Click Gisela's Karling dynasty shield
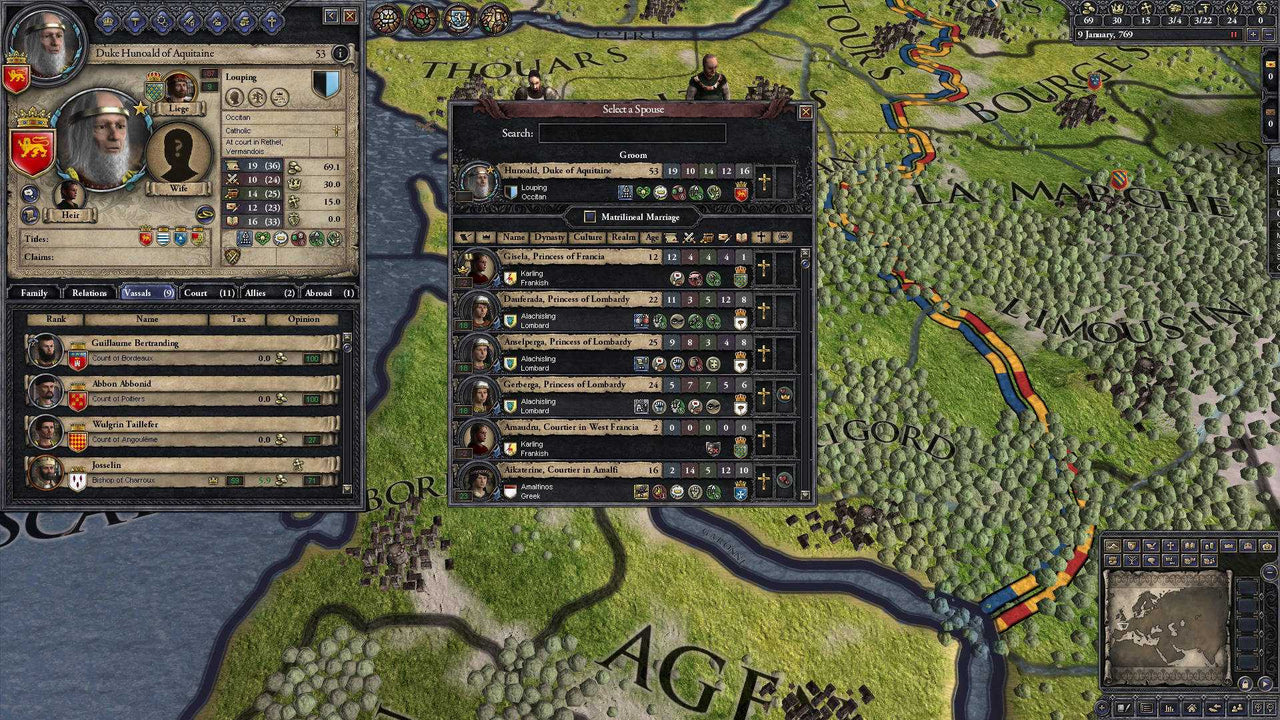The width and height of the screenshot is (1280, 720). 510,277
